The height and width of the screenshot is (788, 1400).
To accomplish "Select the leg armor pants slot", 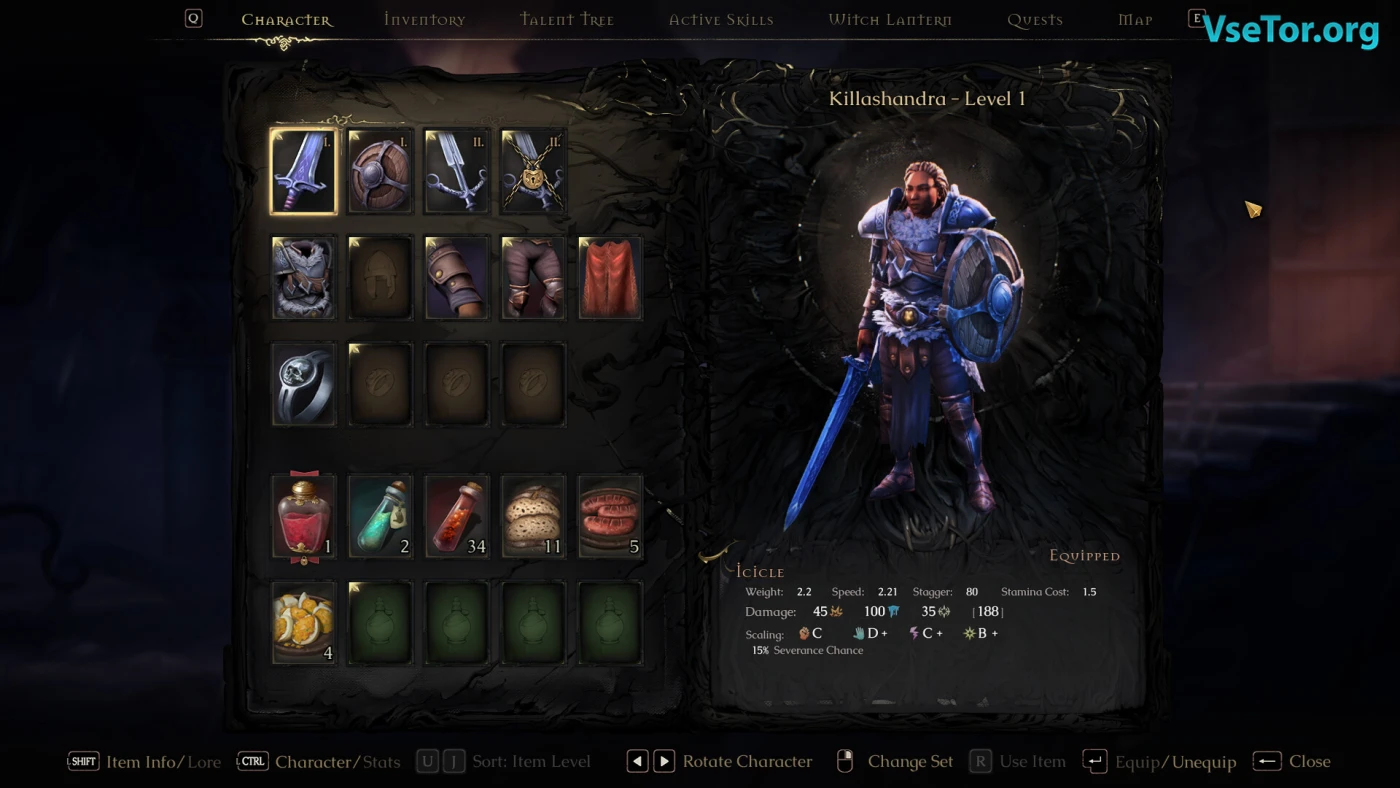I will tap(533, 277).
